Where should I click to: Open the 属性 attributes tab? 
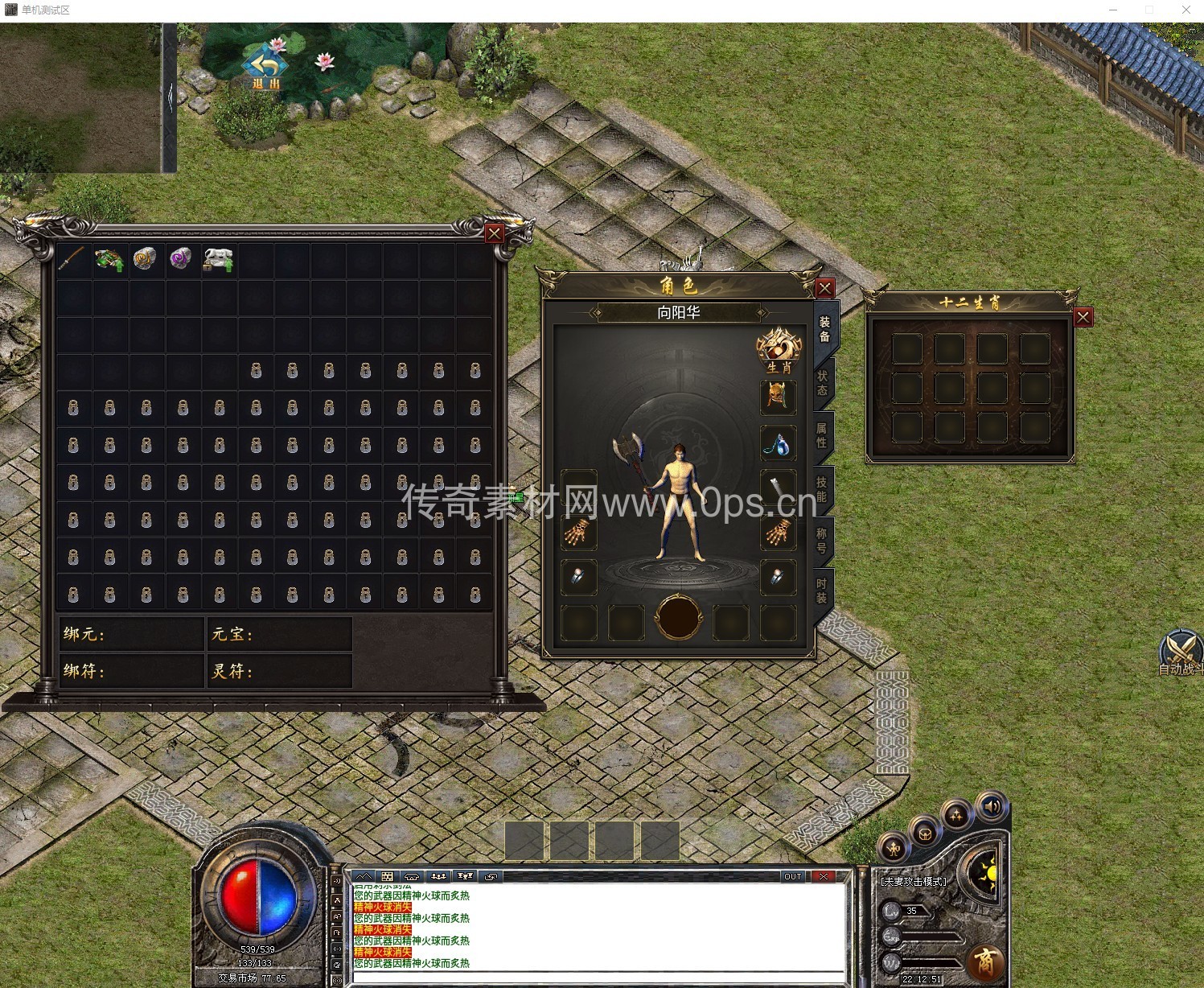(x=822, y=434)
